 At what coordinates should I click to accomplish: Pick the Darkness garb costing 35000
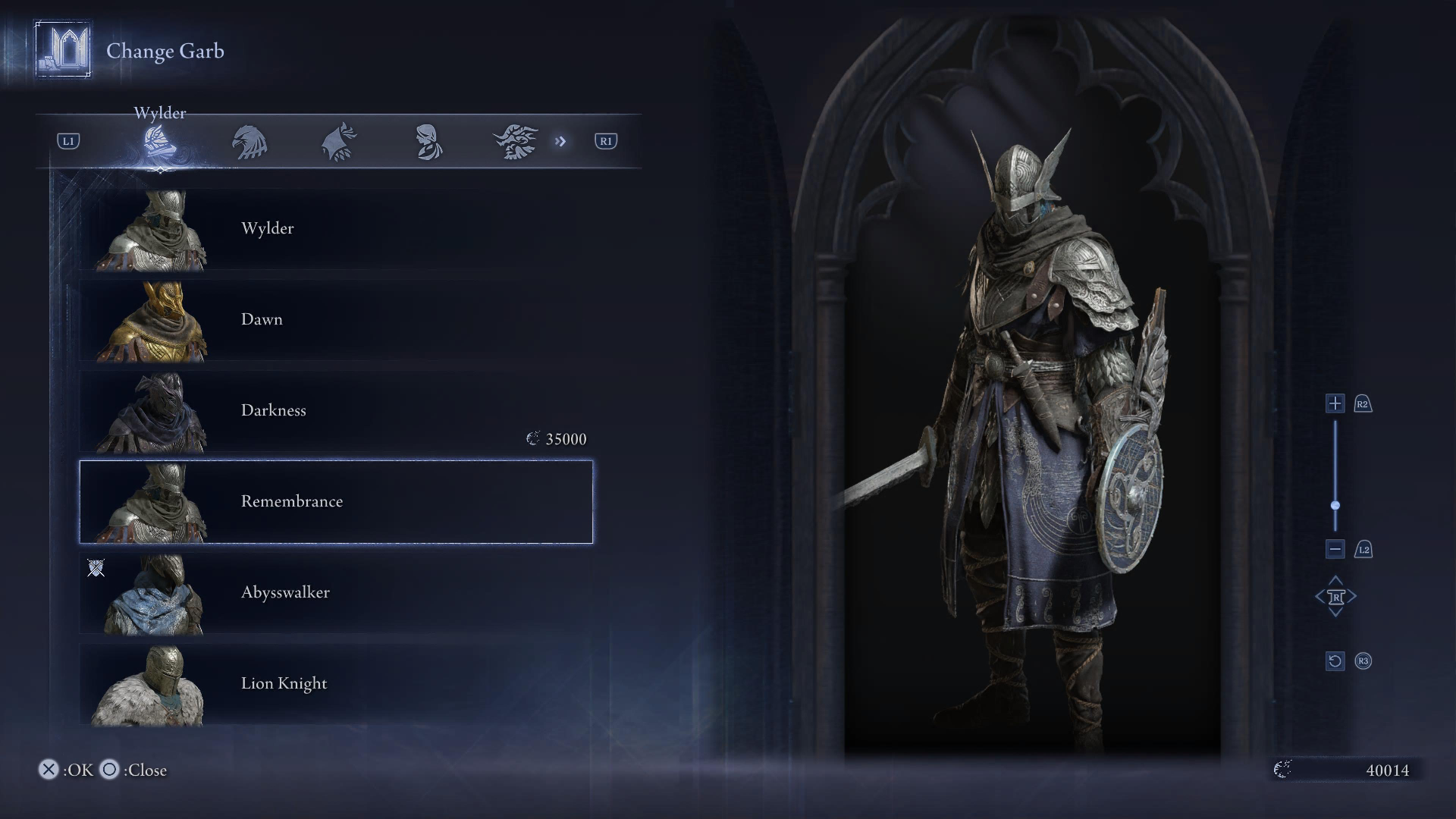(x=336, y=411)
